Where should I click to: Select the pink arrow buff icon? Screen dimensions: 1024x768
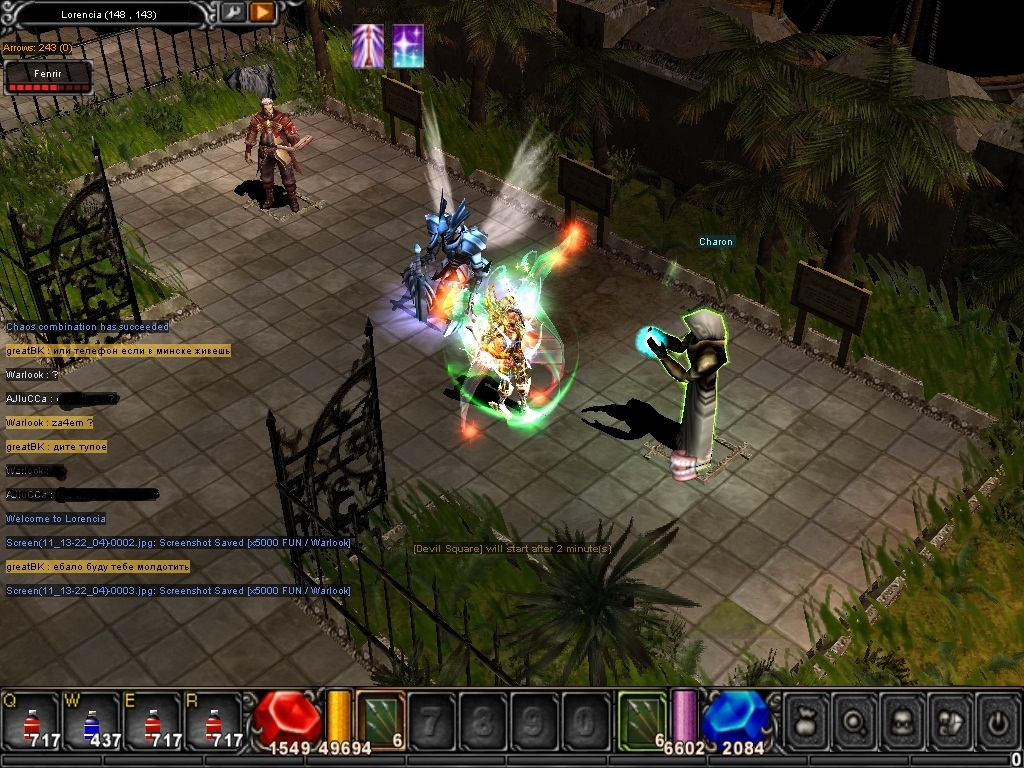pos(368,46)
